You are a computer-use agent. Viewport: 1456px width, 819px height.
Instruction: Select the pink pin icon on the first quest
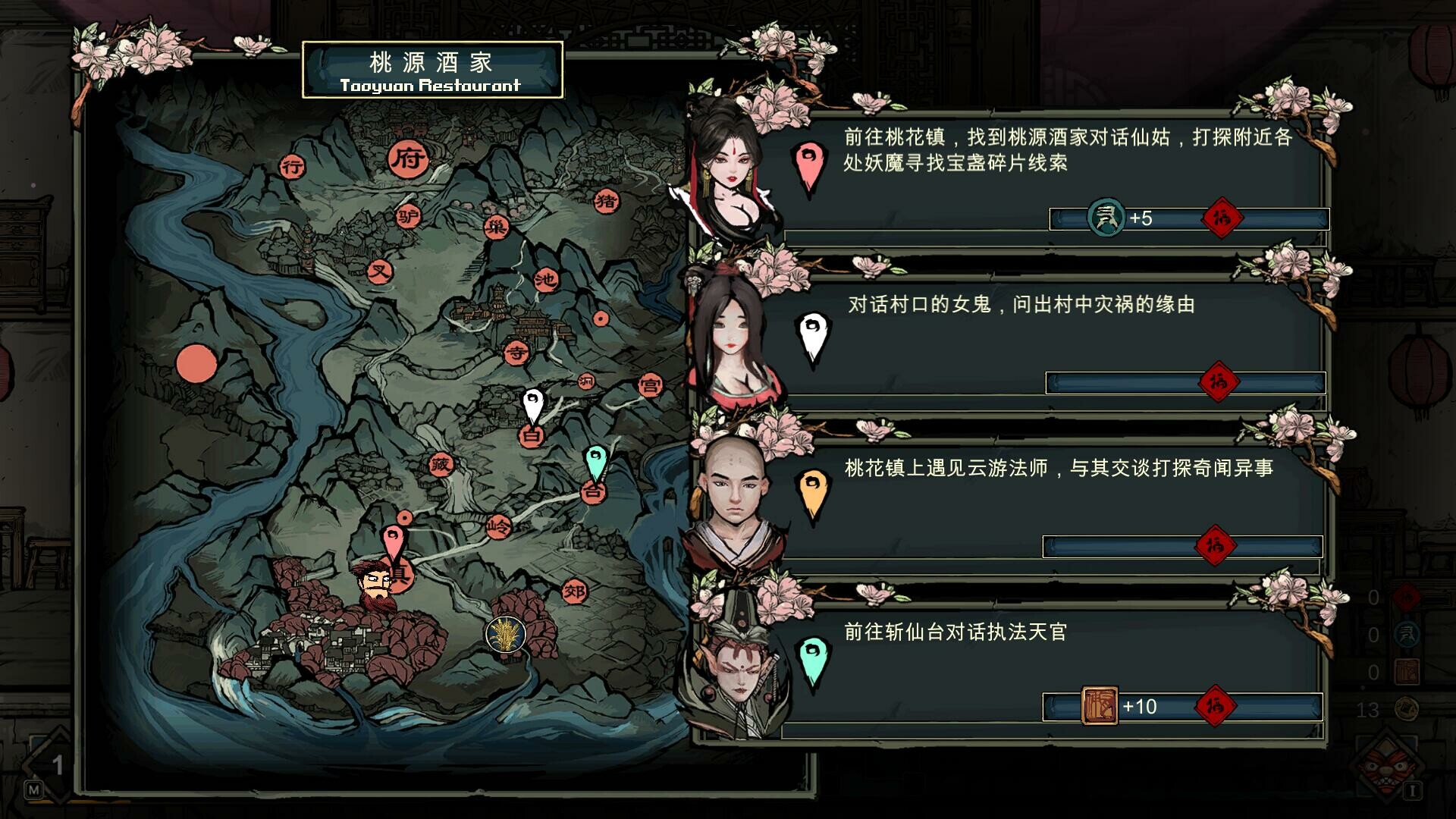810,163
